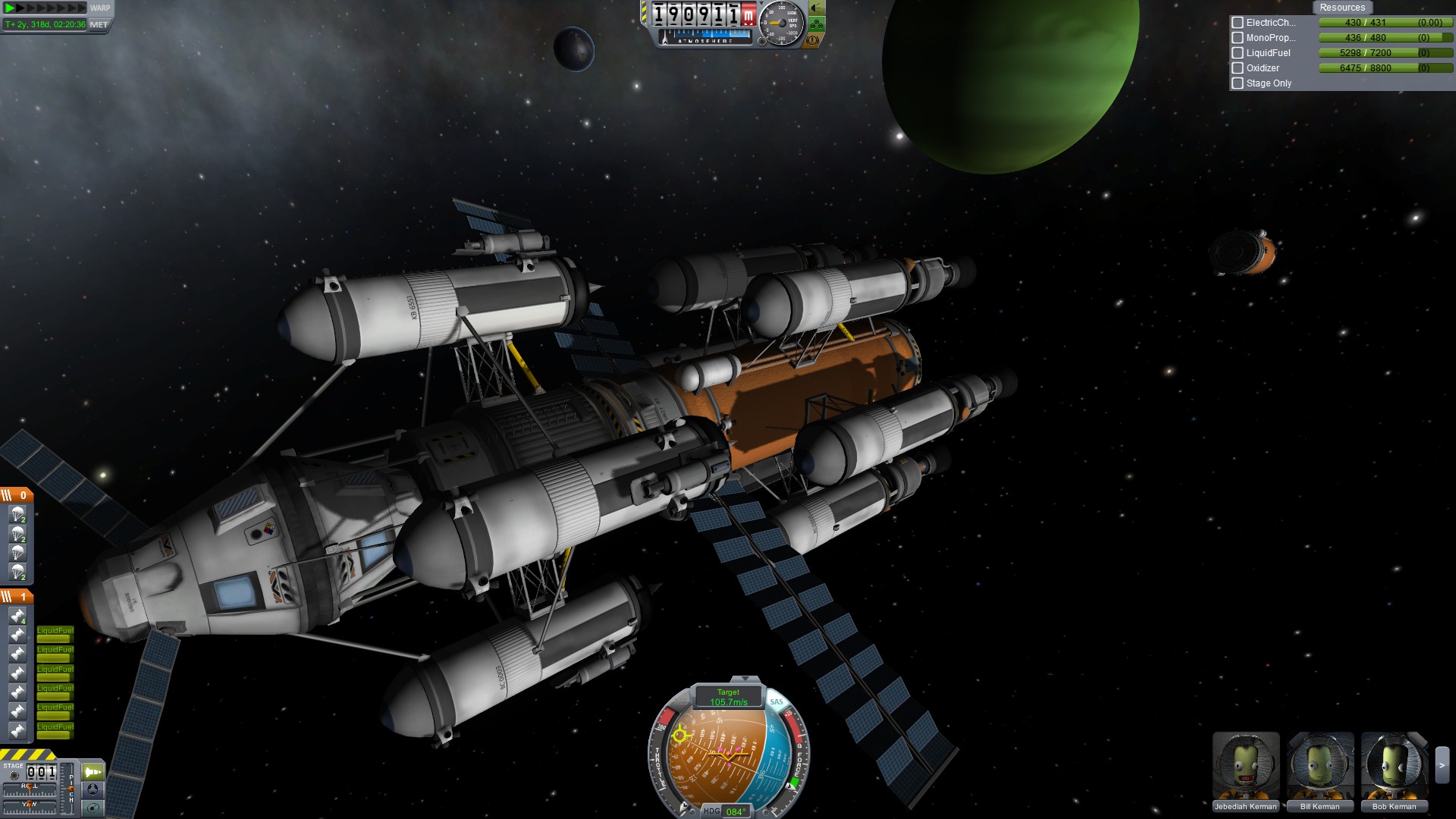Select Bob Kerman's crew portrait
The image size is (1456, 819).
[x=1394, y=766]
